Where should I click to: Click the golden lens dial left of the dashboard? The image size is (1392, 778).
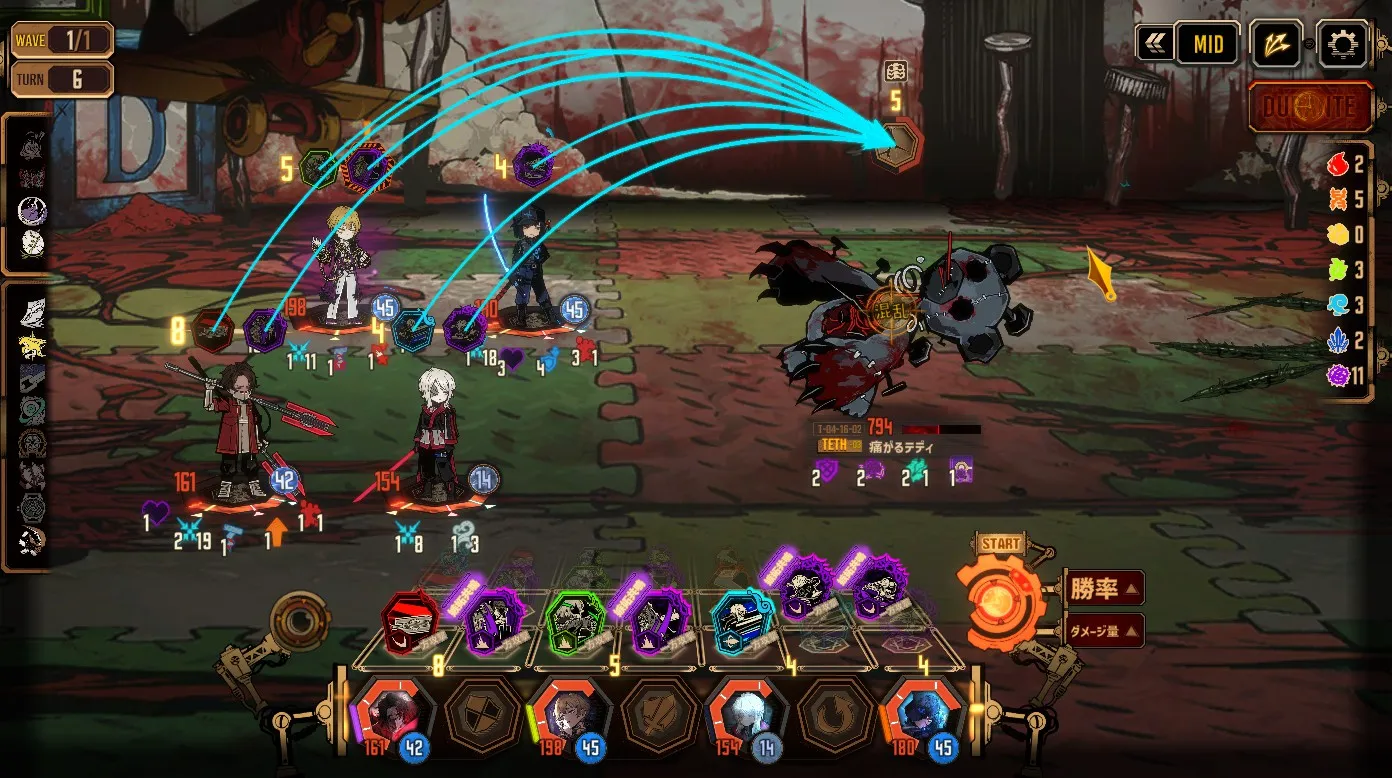pos(299,620)
